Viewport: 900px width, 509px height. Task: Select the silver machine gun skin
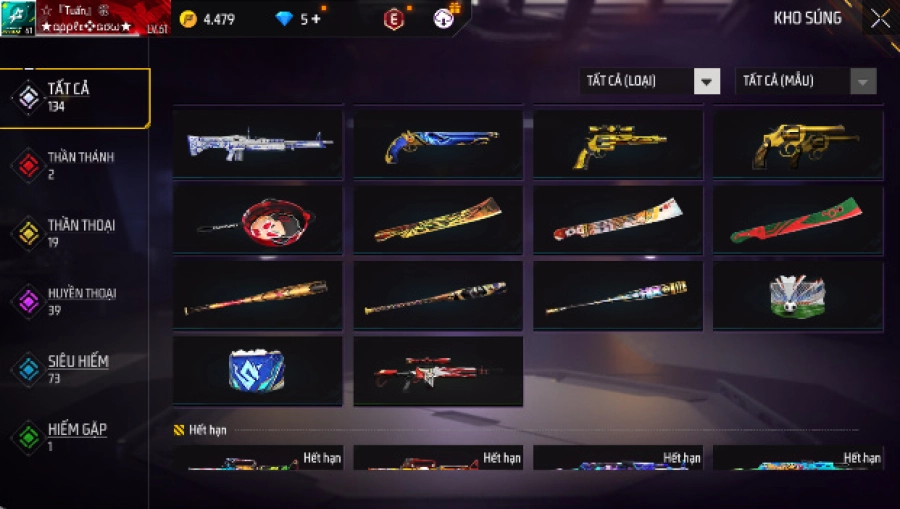258,144
